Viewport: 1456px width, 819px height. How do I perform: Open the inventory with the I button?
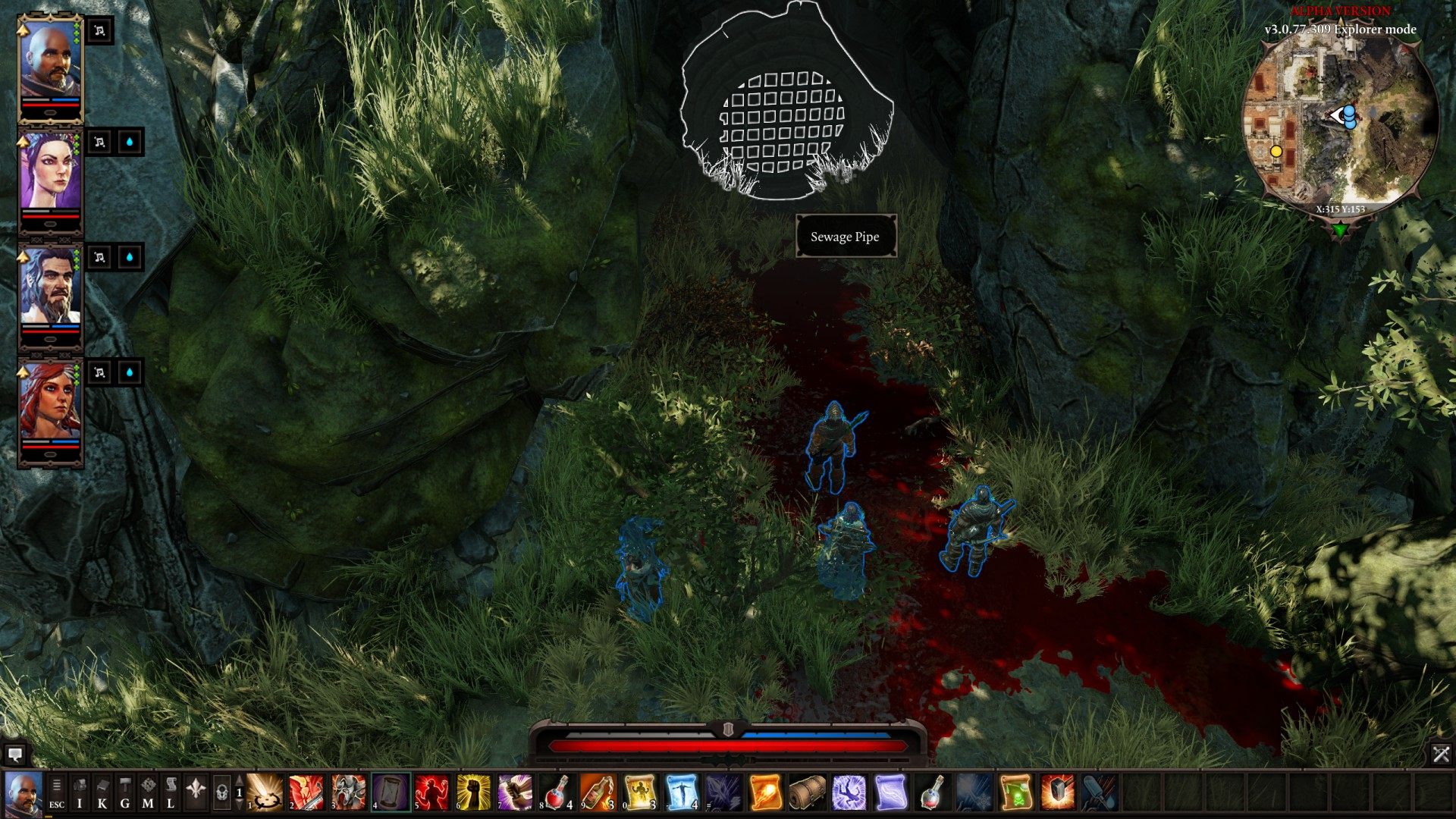(80, 792)
